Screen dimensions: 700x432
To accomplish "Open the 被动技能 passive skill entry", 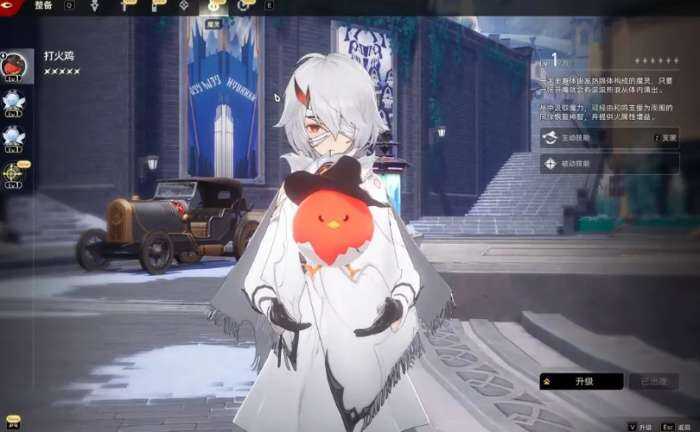I will (609, 163).
